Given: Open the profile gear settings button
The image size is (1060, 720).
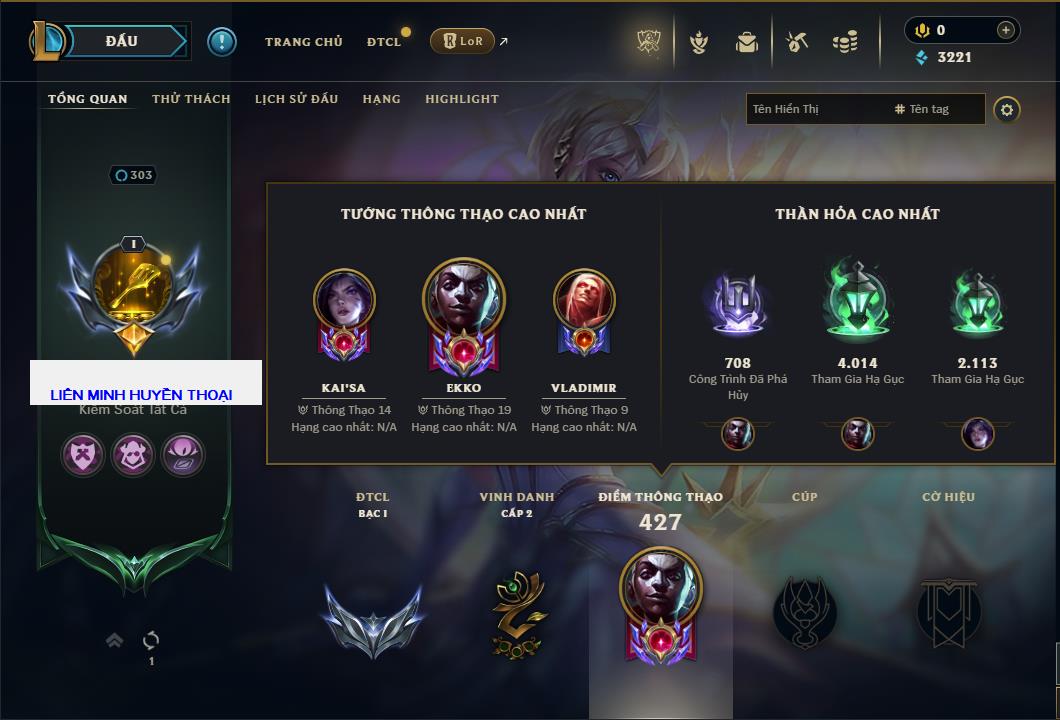Looking at the screenshot, I should 1007,110.
